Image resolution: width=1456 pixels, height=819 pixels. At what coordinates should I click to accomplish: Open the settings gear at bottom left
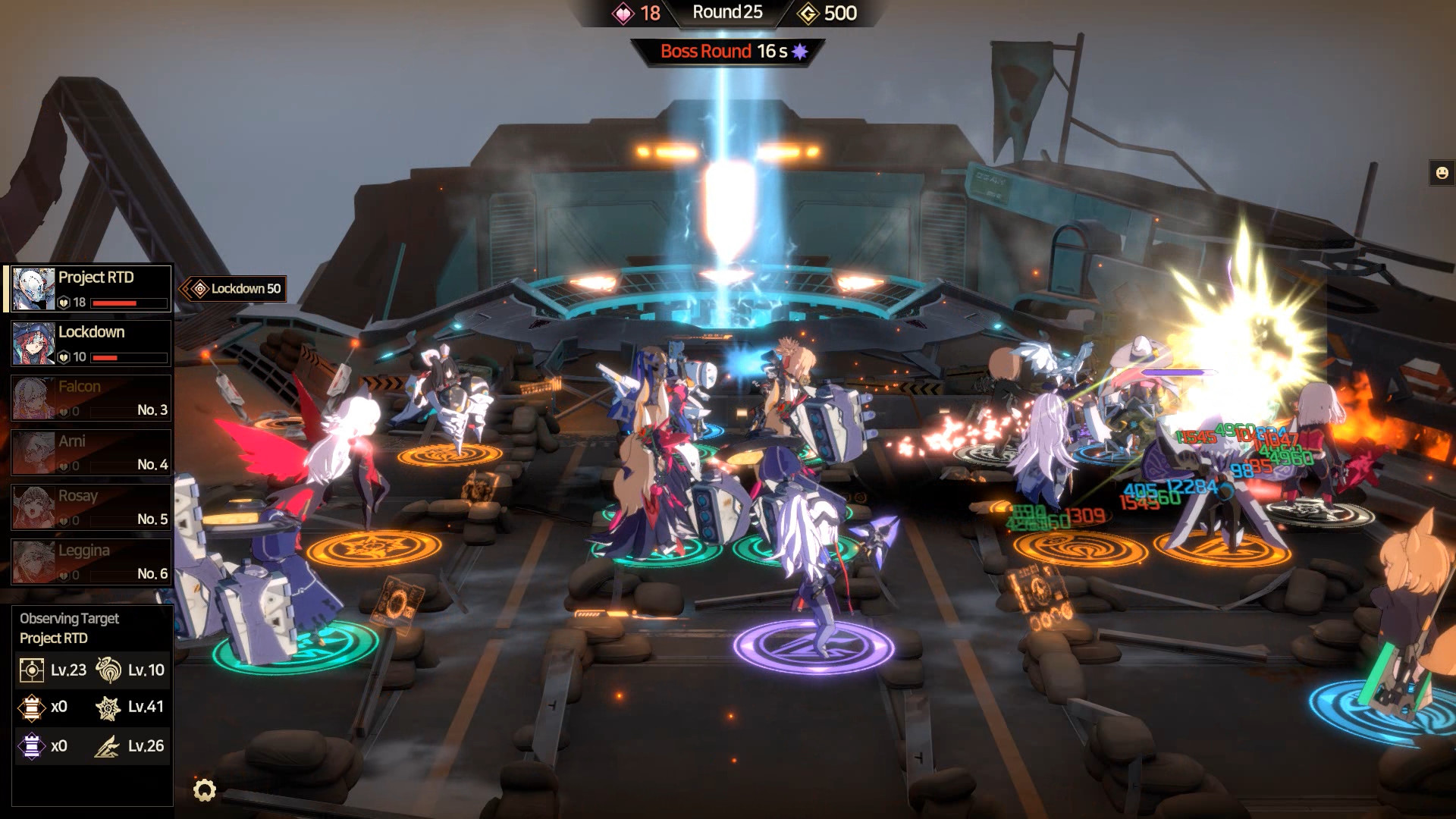click(x=205, y=789)
